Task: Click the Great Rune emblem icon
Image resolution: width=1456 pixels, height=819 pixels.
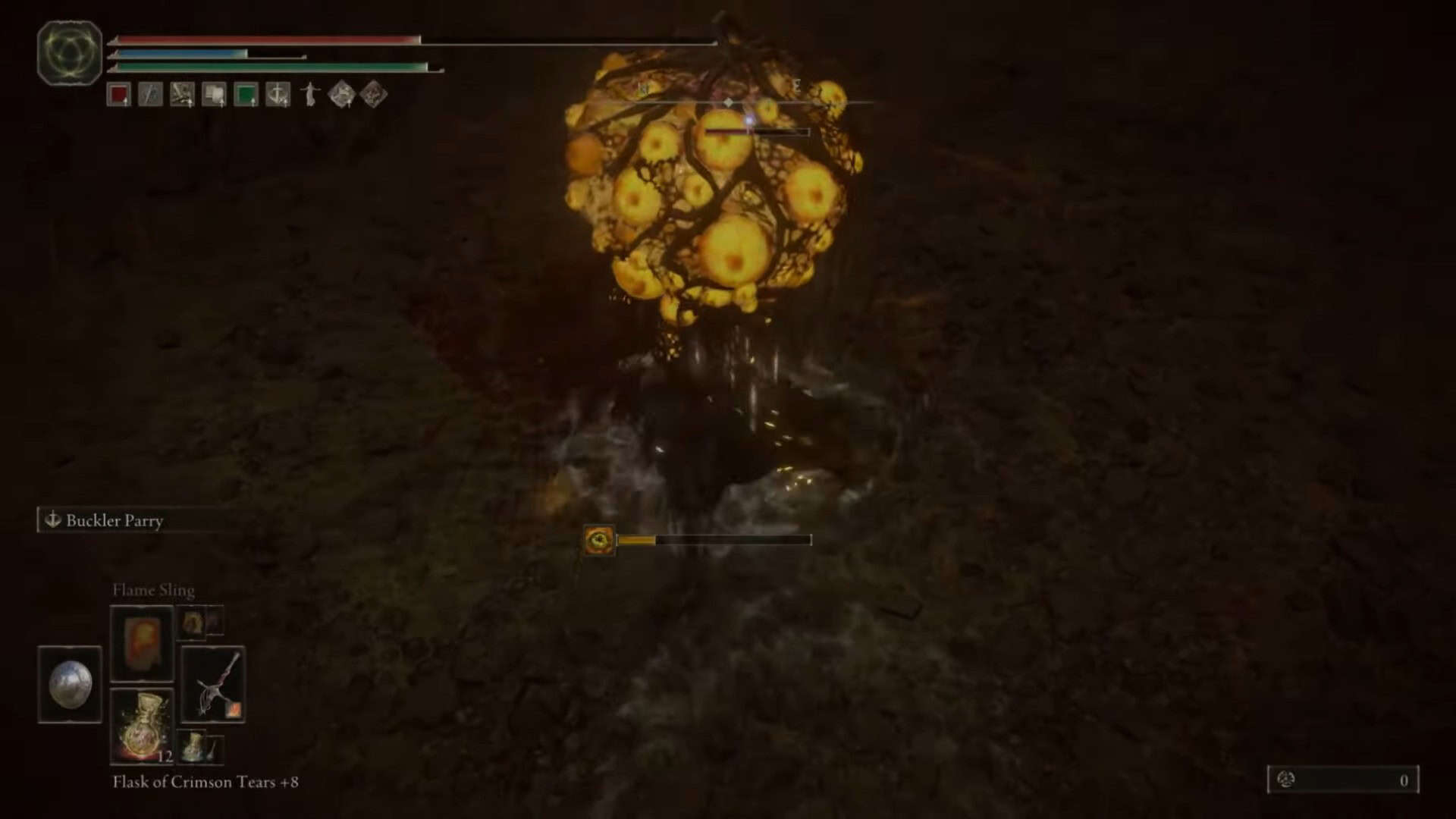Action: point(70,53)
